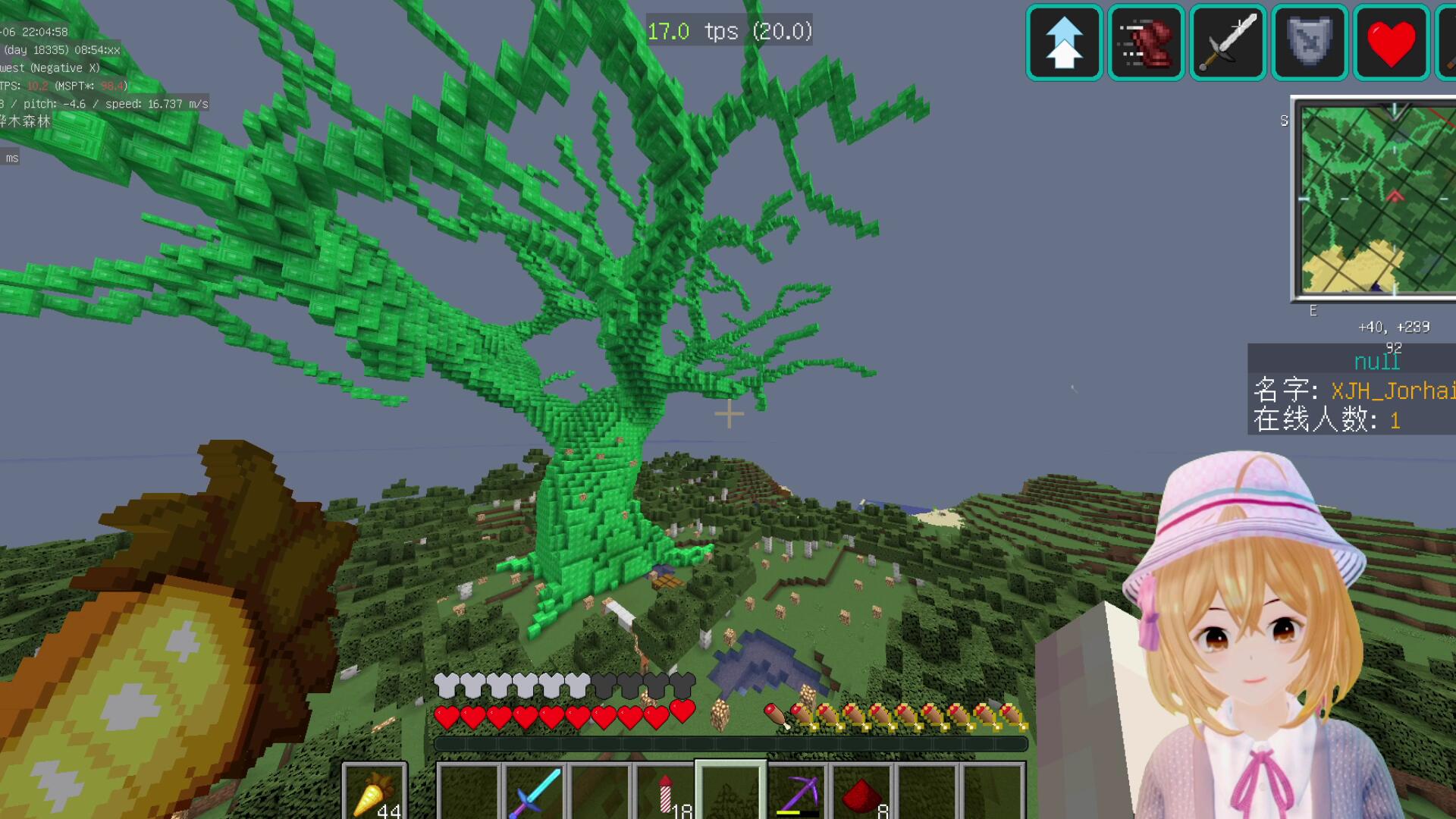Click the sword strength effect icon
The width and height of the screenshot is (1456, 819).
pyautogui.click(x=1228, y=42)
